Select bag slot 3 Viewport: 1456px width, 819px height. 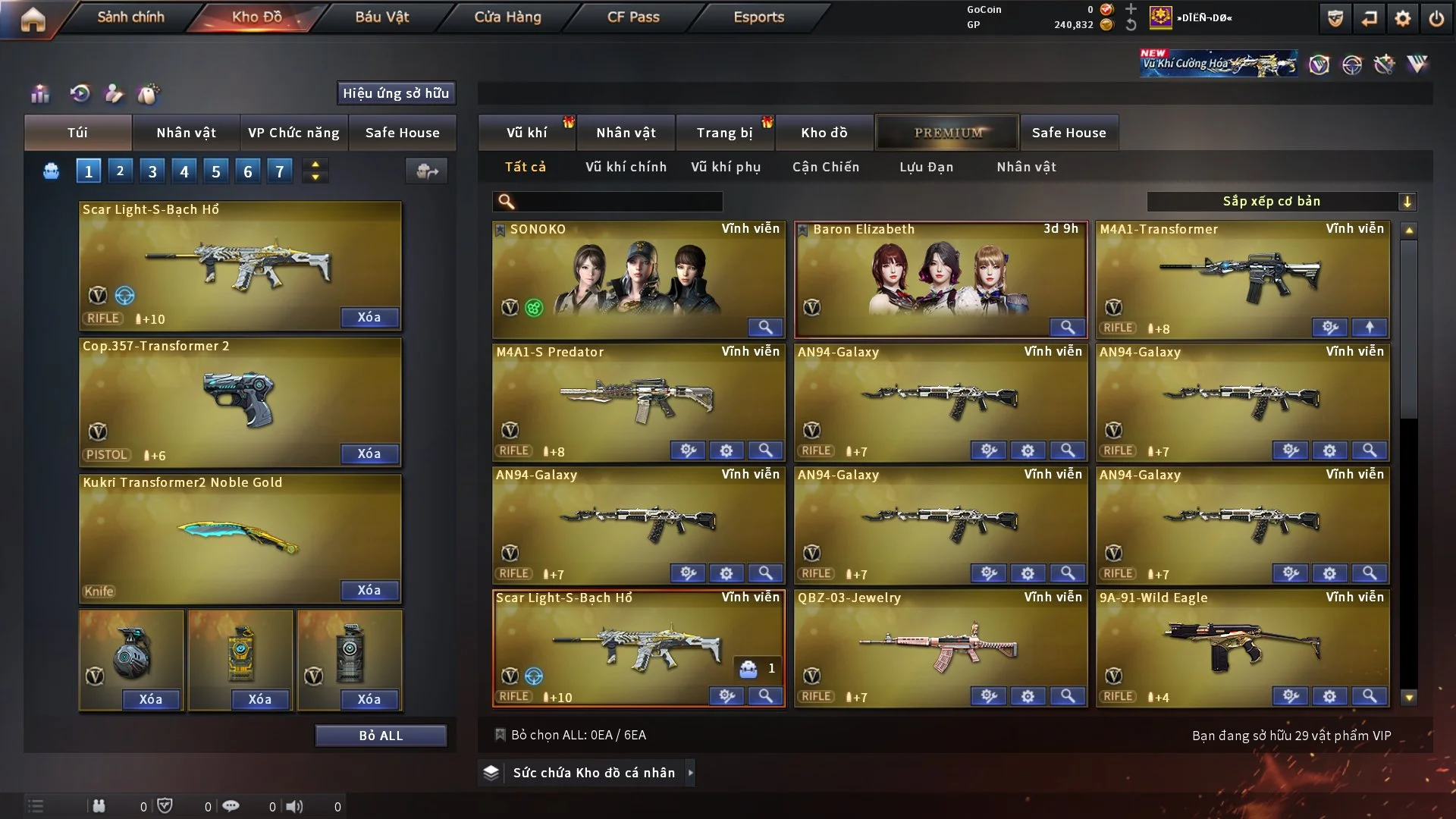[x=152, y=171]
